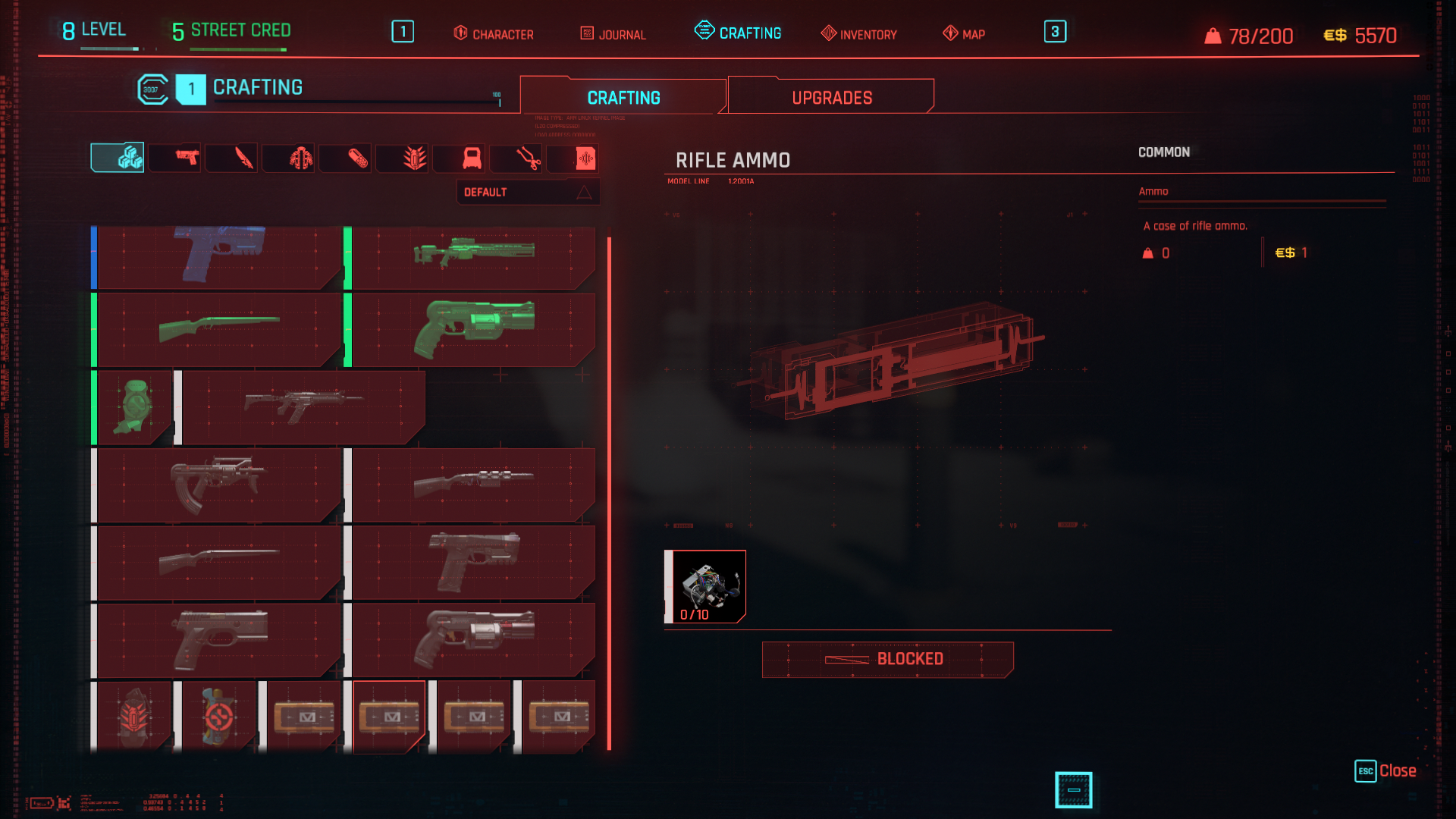The image size is (1456, 819).
Task: Filter recipes by melee blade icon
Action: point(243,158)
